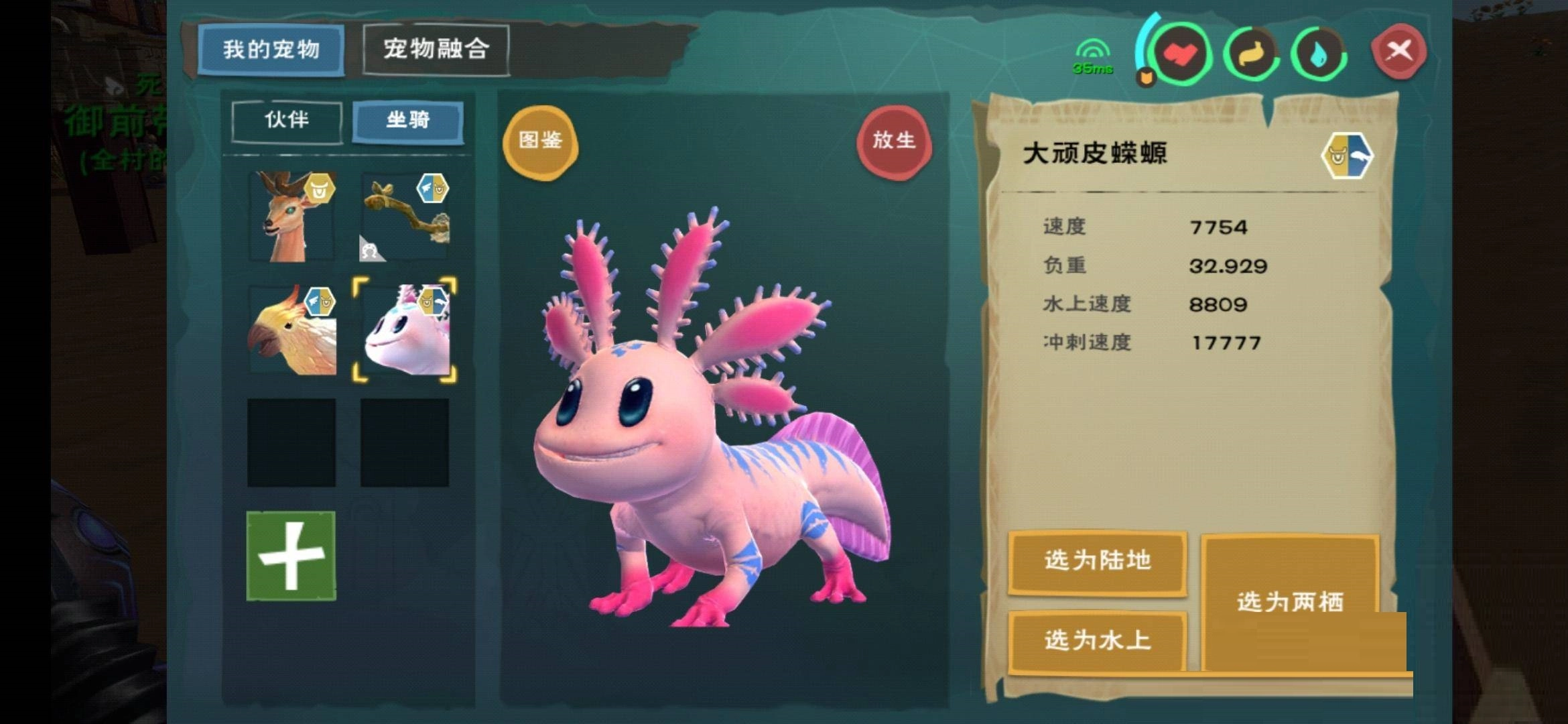Click the red 放生 release icon
The width and height of the screenshot is (1568, 724).
[896, 141]
